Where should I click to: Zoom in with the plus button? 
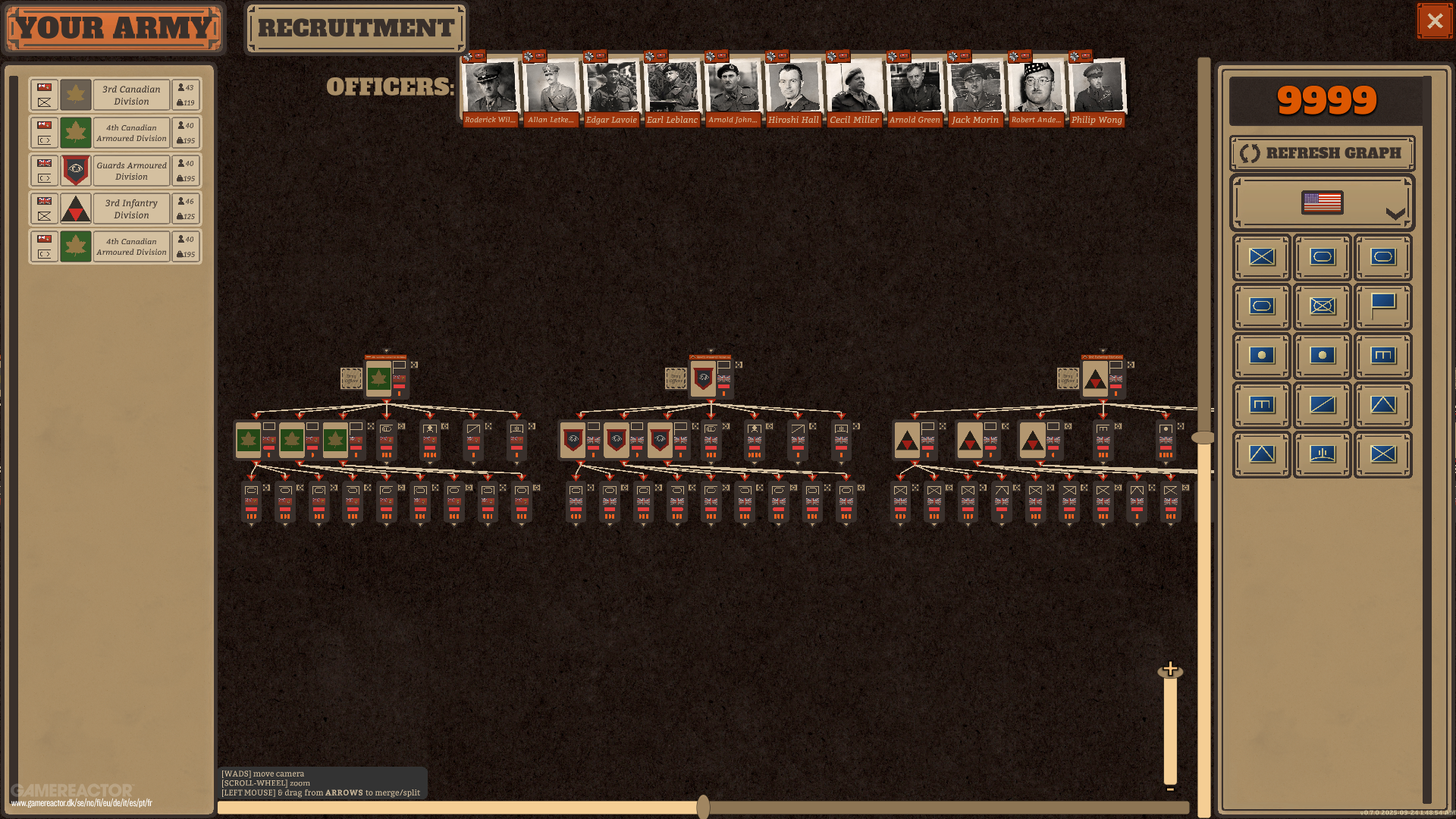(1170, 669)
